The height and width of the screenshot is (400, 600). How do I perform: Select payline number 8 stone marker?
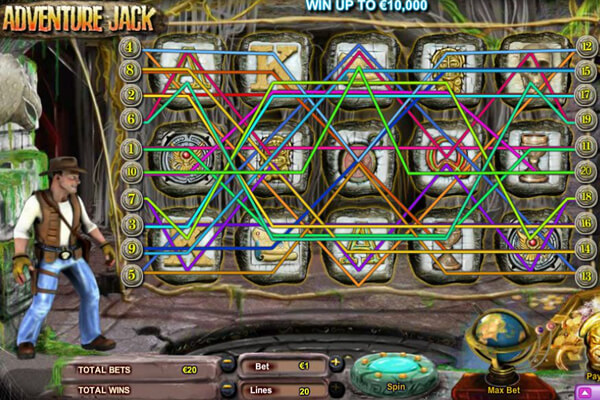coord(130,70)
